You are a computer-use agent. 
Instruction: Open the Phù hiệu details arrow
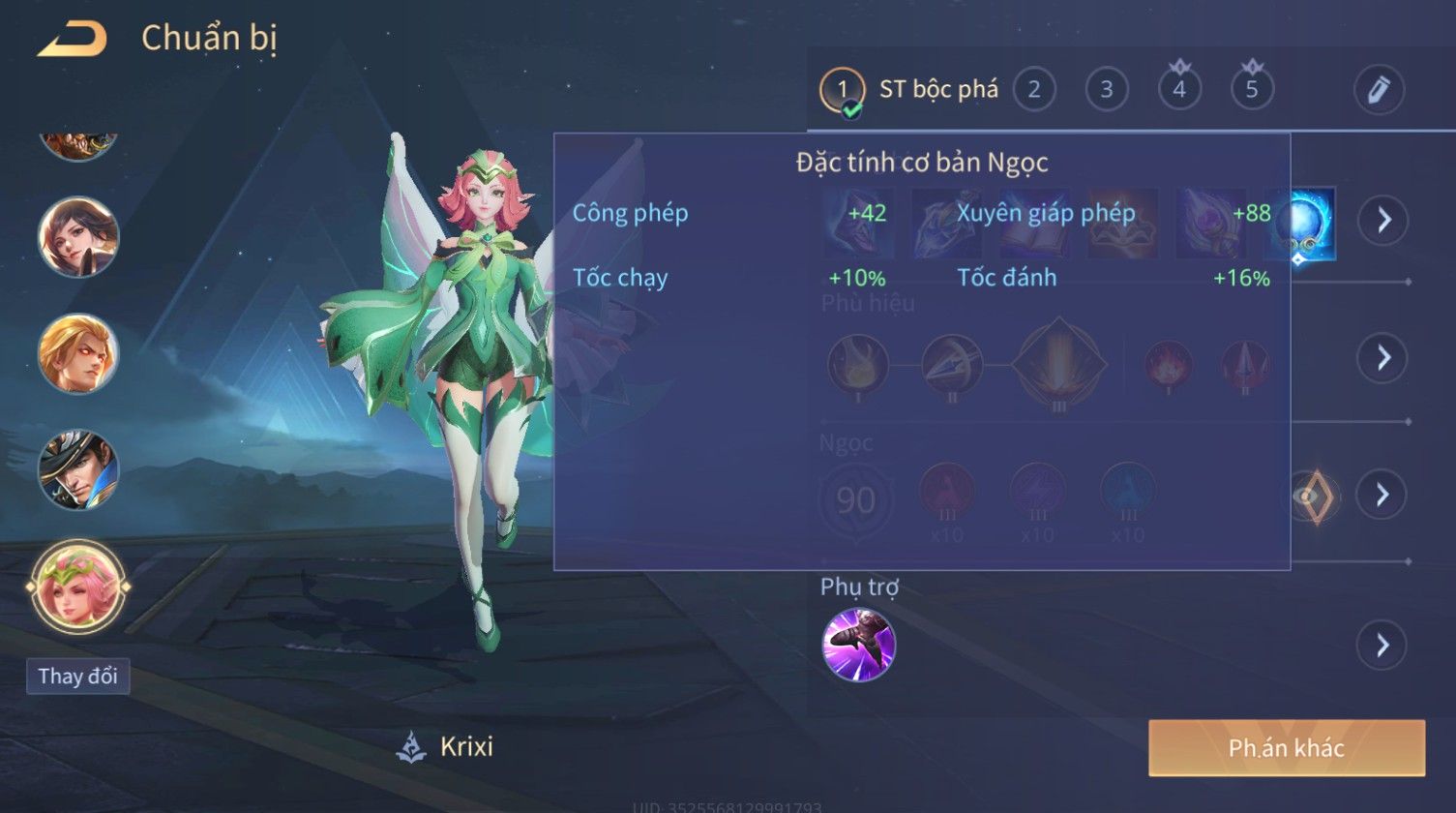(1383, 358)
